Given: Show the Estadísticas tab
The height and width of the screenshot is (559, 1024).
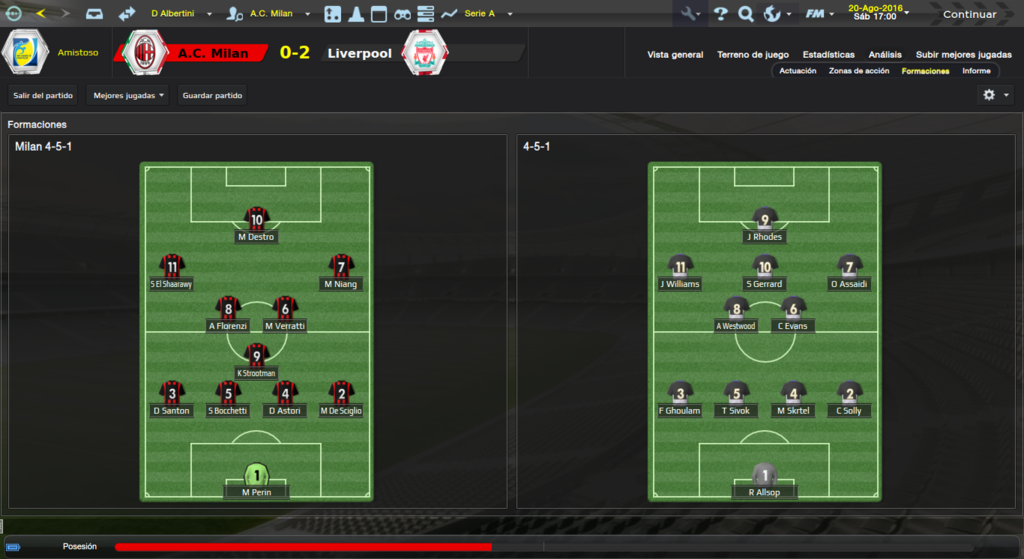Looking at the screenshot, I should (x=828, y=55).
